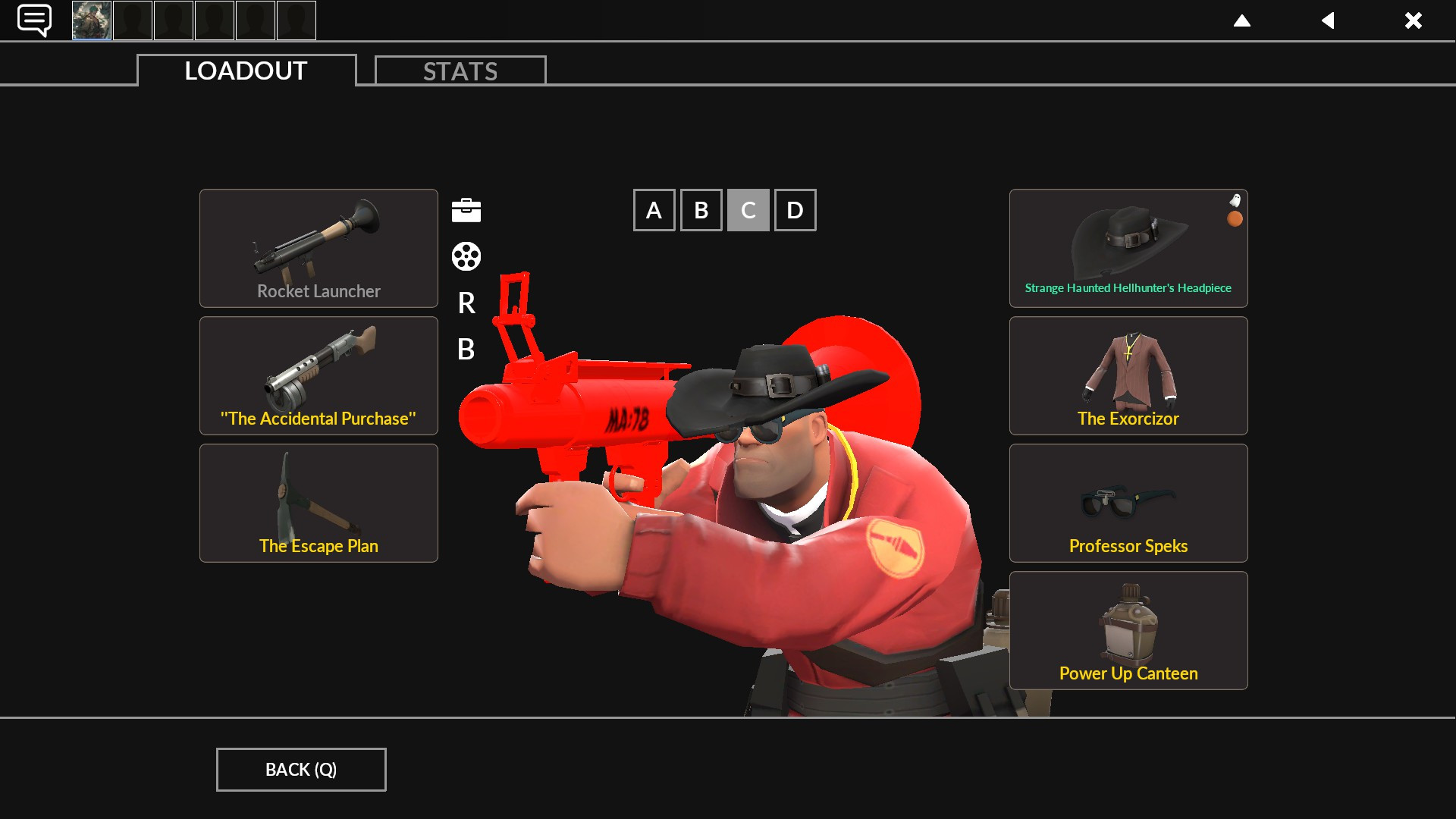Click the R team preview letter
Screen dimensions: 1456x819
[466, 304]
